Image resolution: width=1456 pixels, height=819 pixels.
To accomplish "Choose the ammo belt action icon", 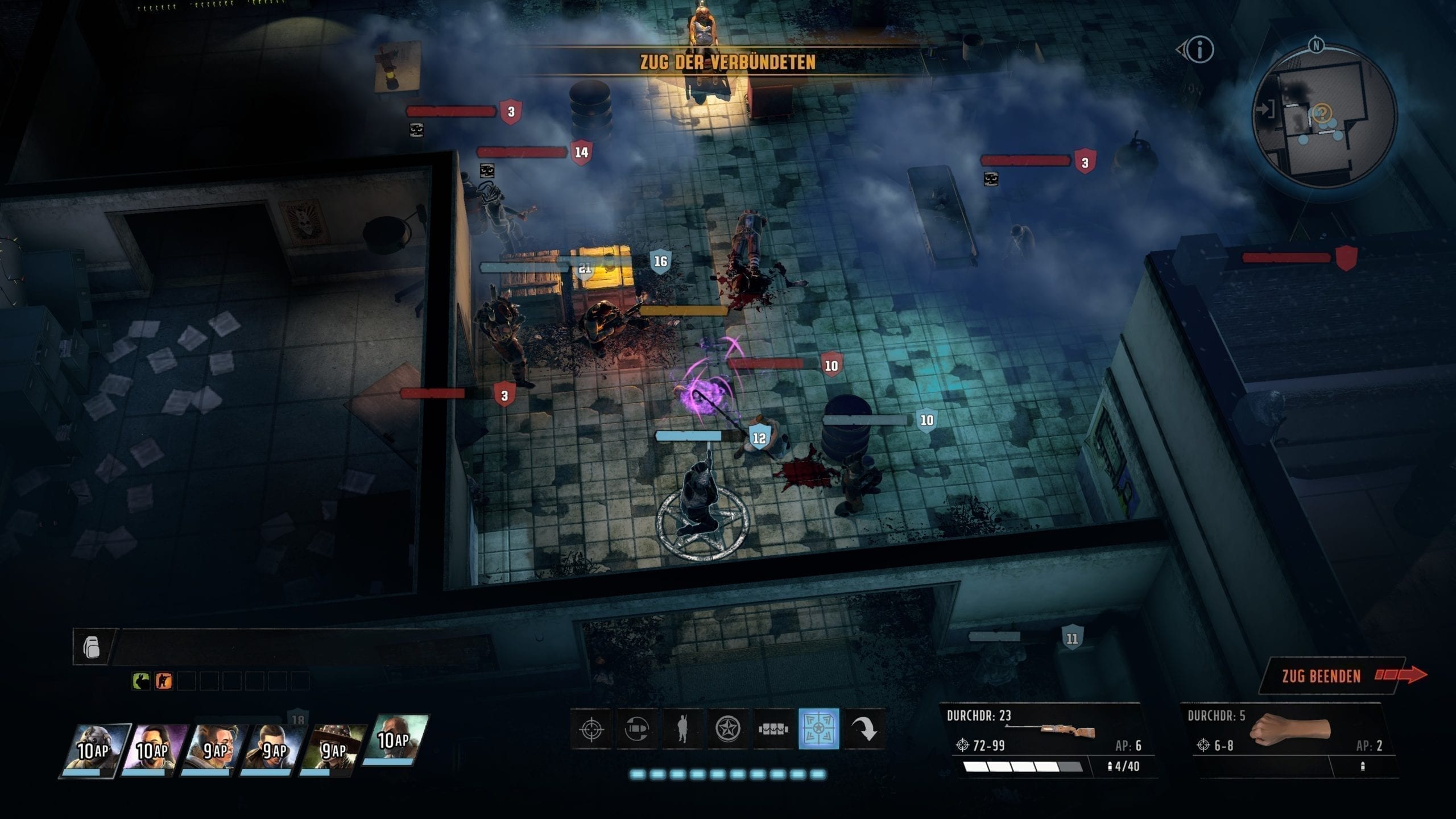I will pyautogui.click(x=773, y=729).
